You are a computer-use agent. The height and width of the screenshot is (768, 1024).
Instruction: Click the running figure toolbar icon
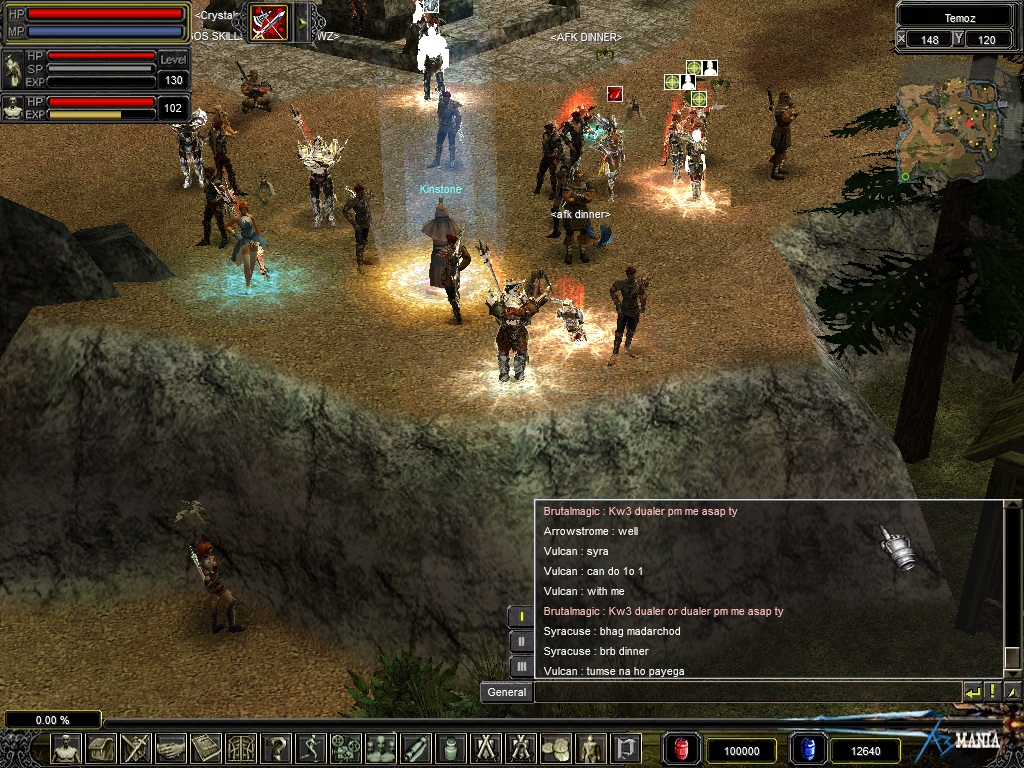point(311,748)
